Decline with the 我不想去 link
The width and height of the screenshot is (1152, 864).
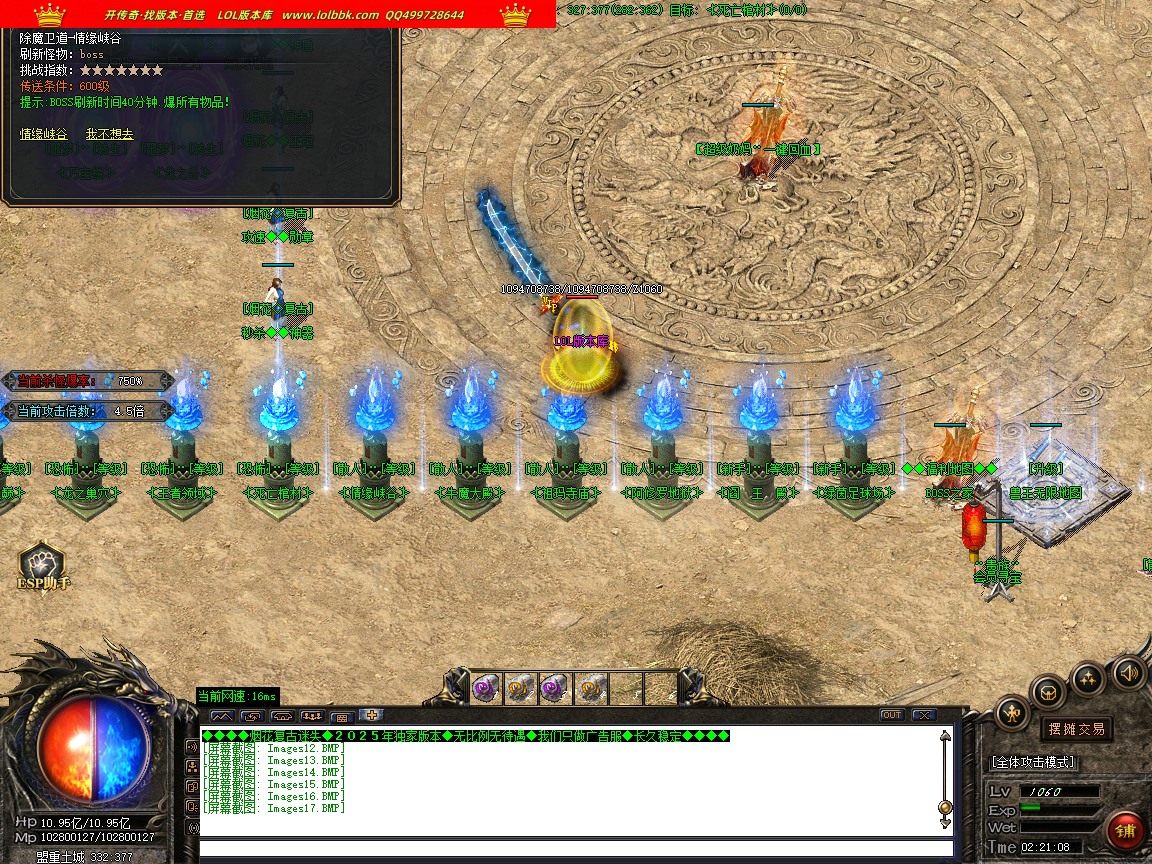click(109, 134)
